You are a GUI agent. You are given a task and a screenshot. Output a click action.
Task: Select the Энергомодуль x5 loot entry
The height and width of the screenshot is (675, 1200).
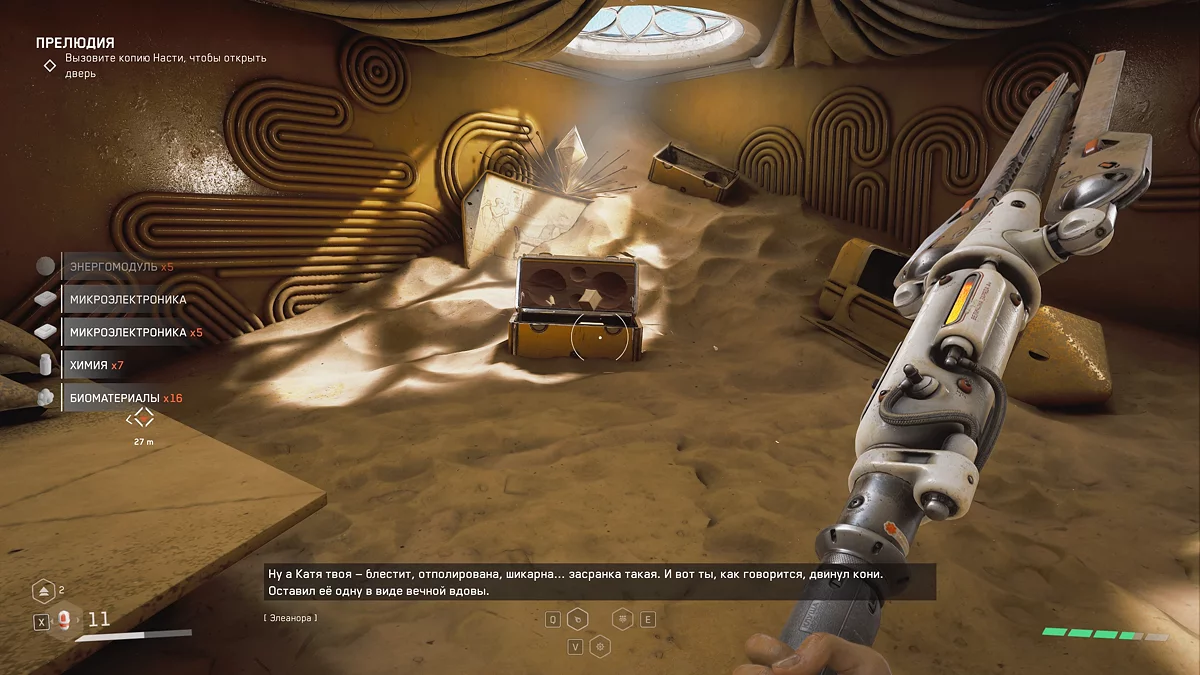point(118,267)
